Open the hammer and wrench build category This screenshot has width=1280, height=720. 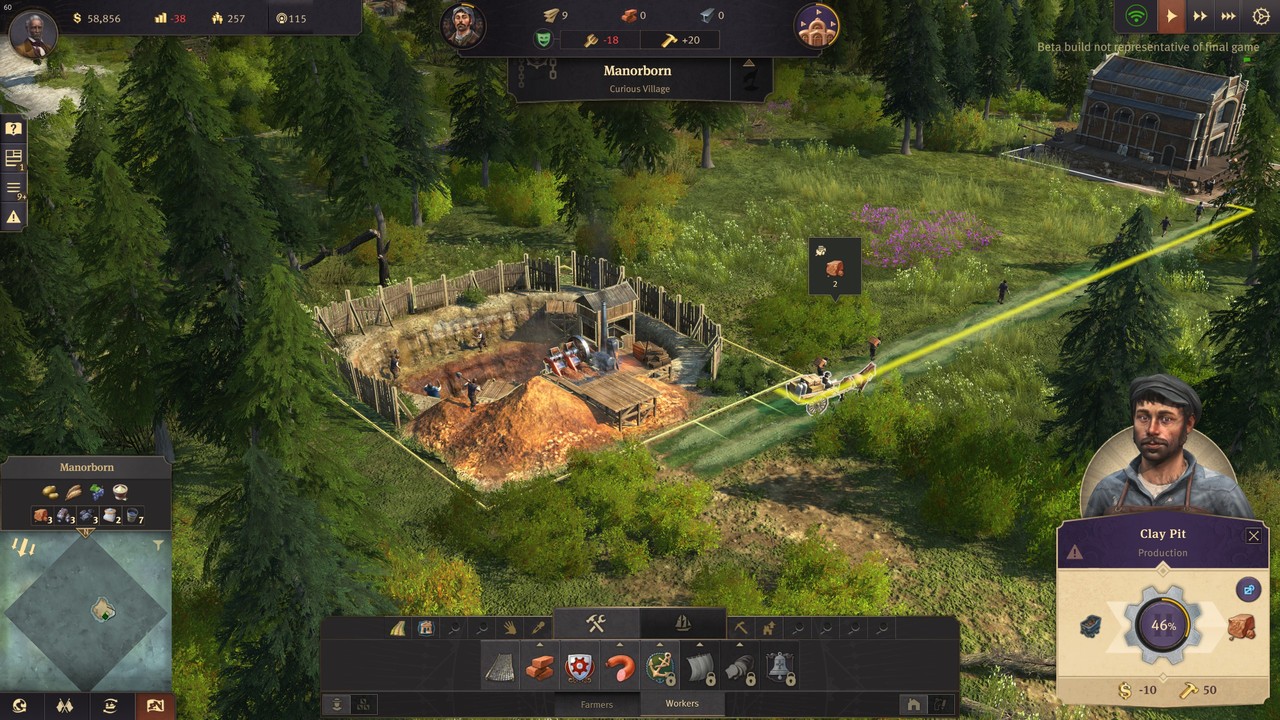pos(596,624)
